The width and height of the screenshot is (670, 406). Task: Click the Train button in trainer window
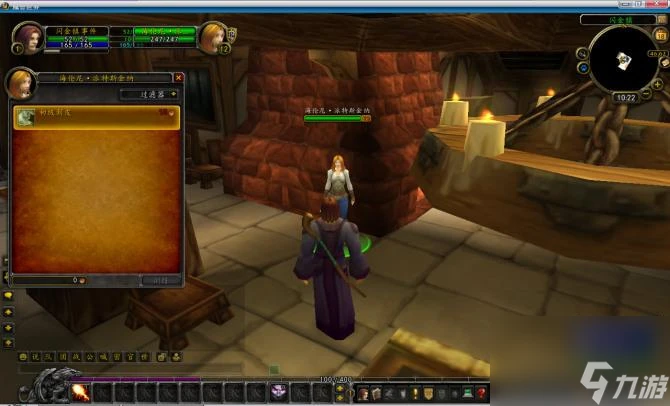coord(159,281)
